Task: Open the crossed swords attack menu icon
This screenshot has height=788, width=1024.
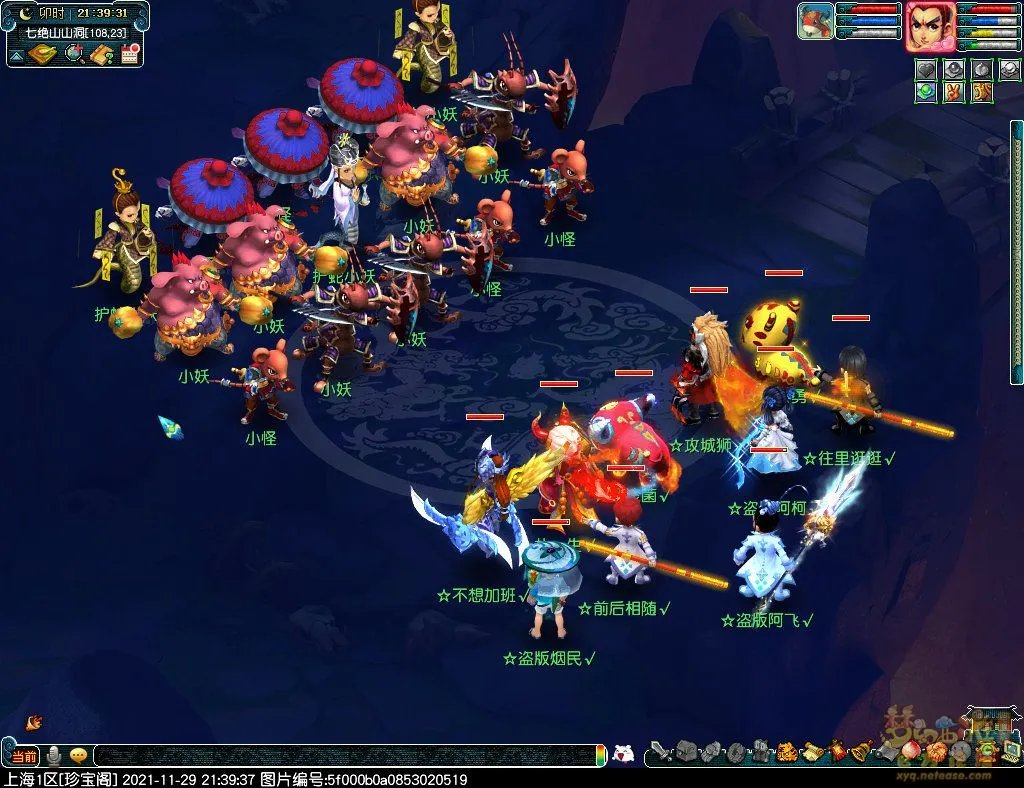Action: click(660, 751)
